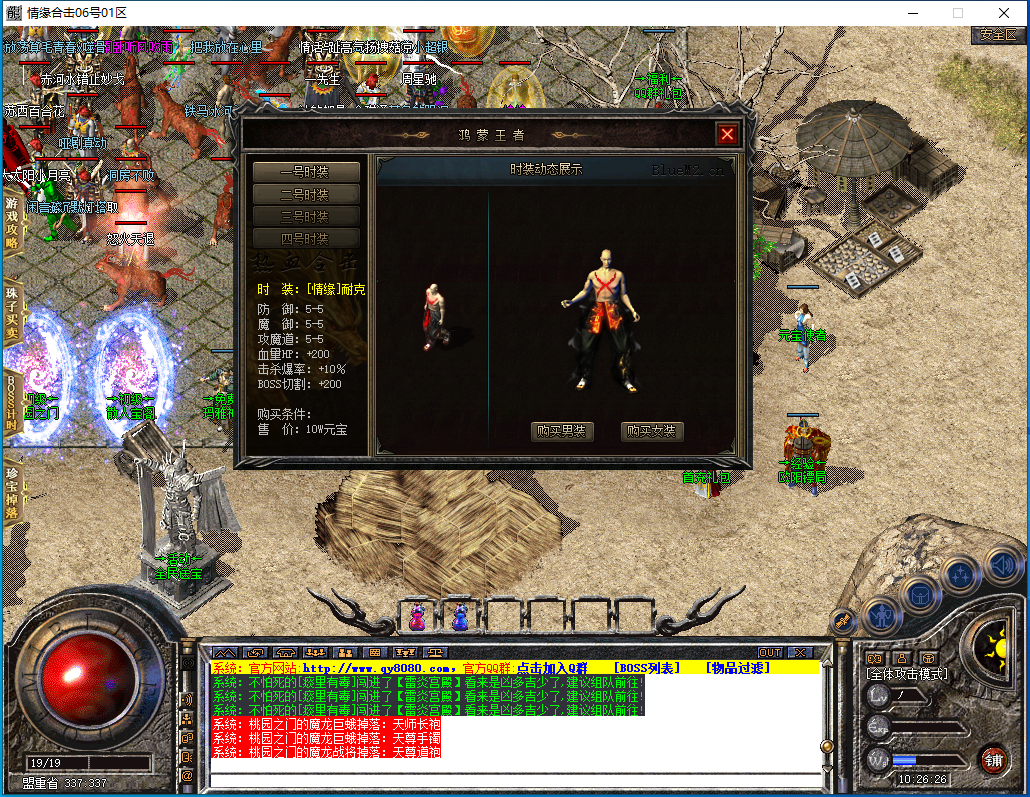Click the 点击加入Q群 link in chat
The width and height of the screenshot is (1030, 797).
point(556,667)
